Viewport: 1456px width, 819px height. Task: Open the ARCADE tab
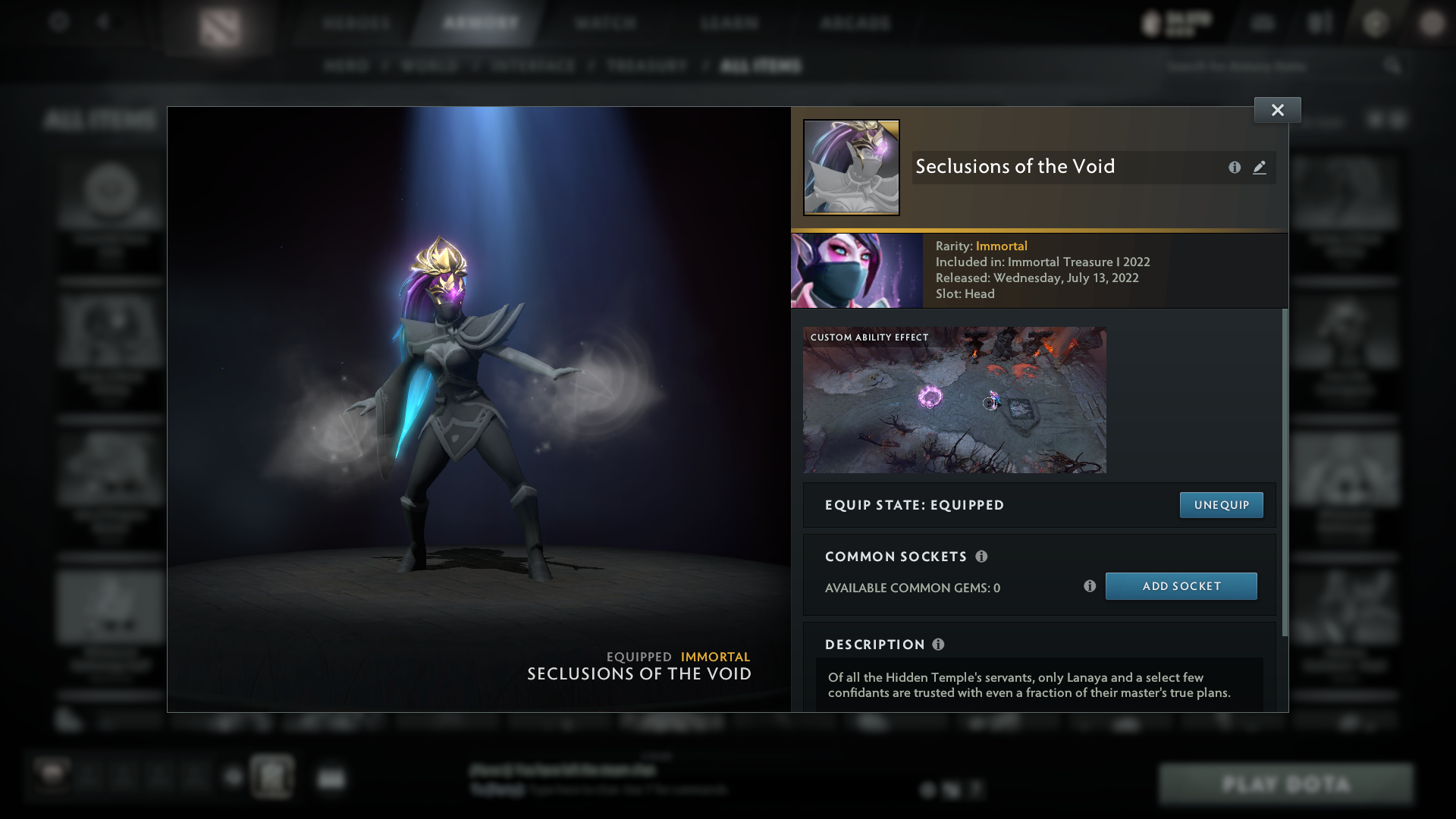tap(855, 23)
